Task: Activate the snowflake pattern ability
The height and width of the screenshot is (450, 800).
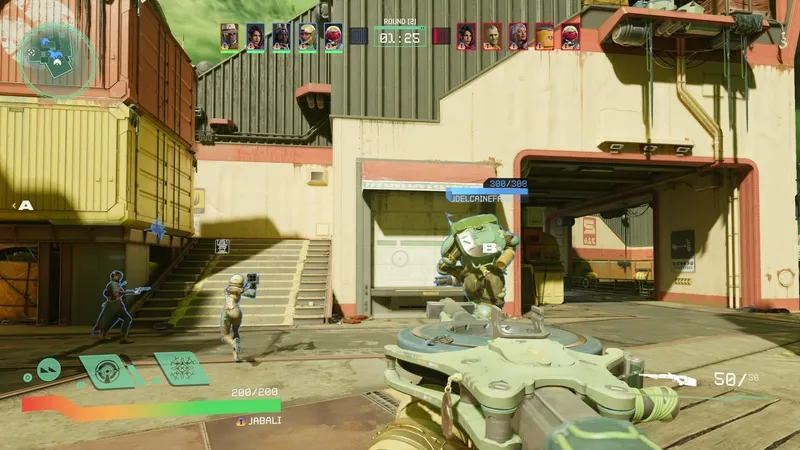Action: point(181,369)
